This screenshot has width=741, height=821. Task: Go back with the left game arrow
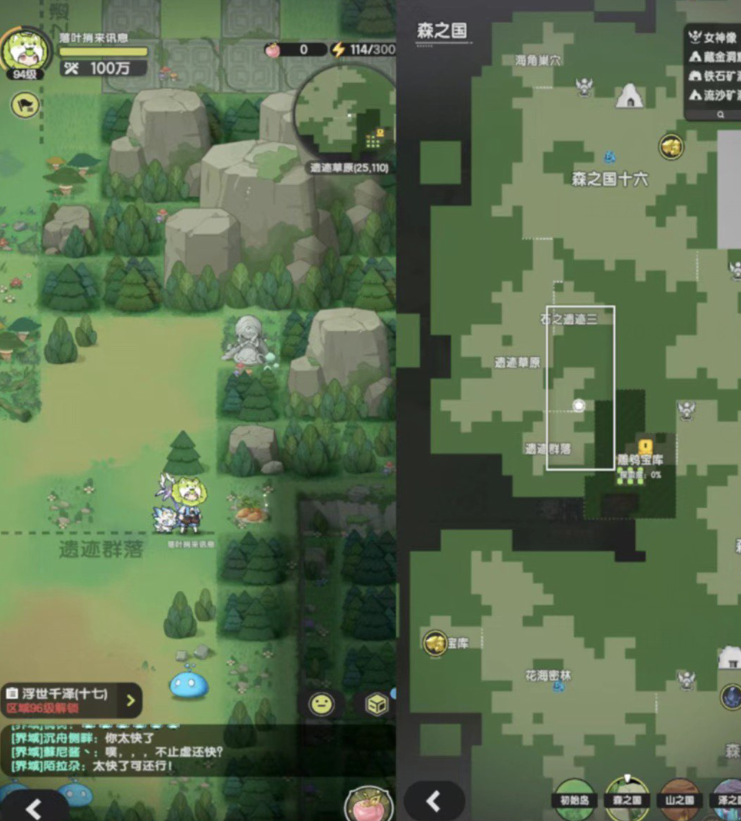33,807
